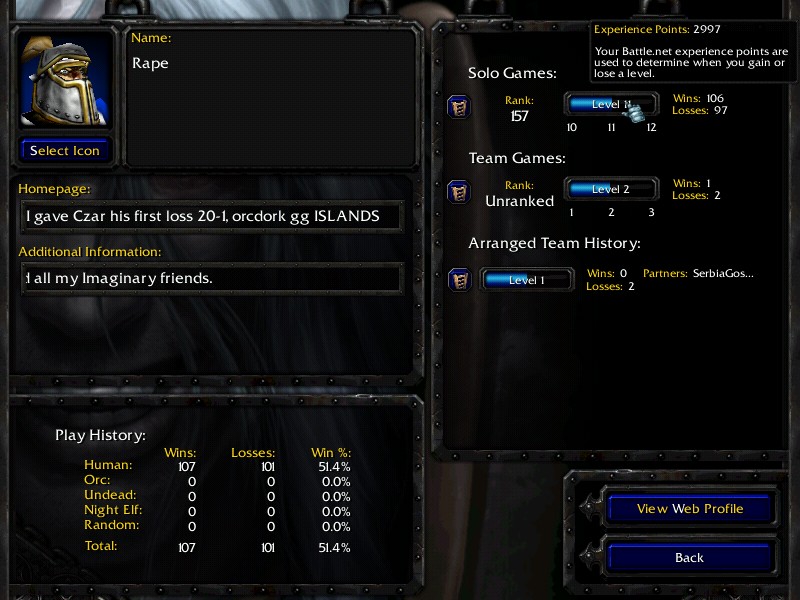Screen dimensions: 800x600
Task: Select the Arranged Team Level 1 bar
Action: 527,280
